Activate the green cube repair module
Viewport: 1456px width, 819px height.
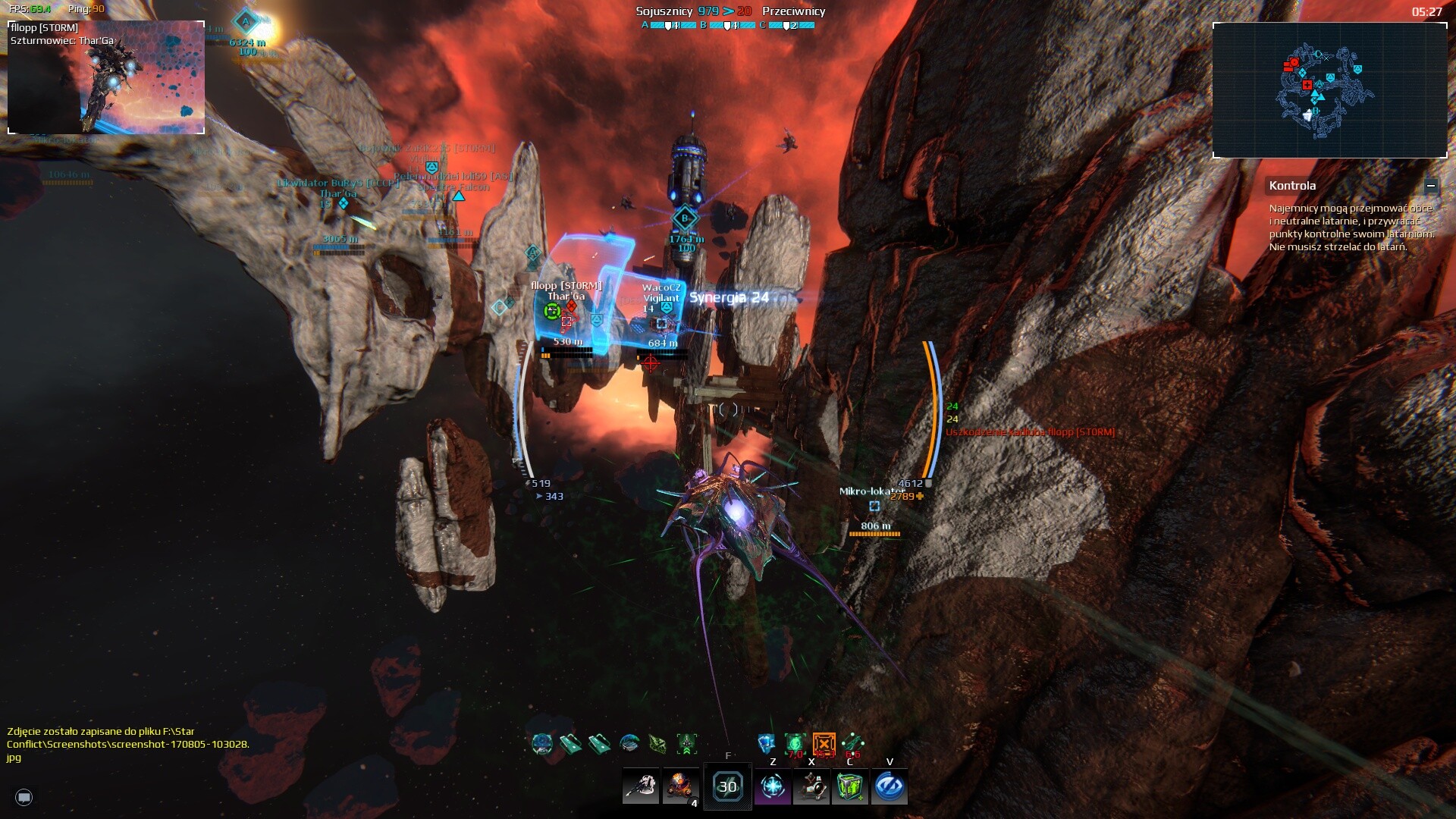[850, 786]
